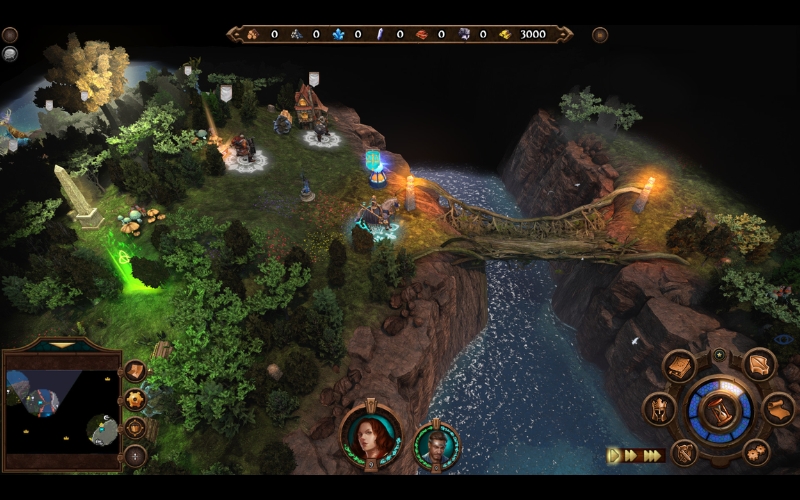This screenshot has width=800, height=500.
Task: Click on the minimap
Action: click(x=60, y=412)
